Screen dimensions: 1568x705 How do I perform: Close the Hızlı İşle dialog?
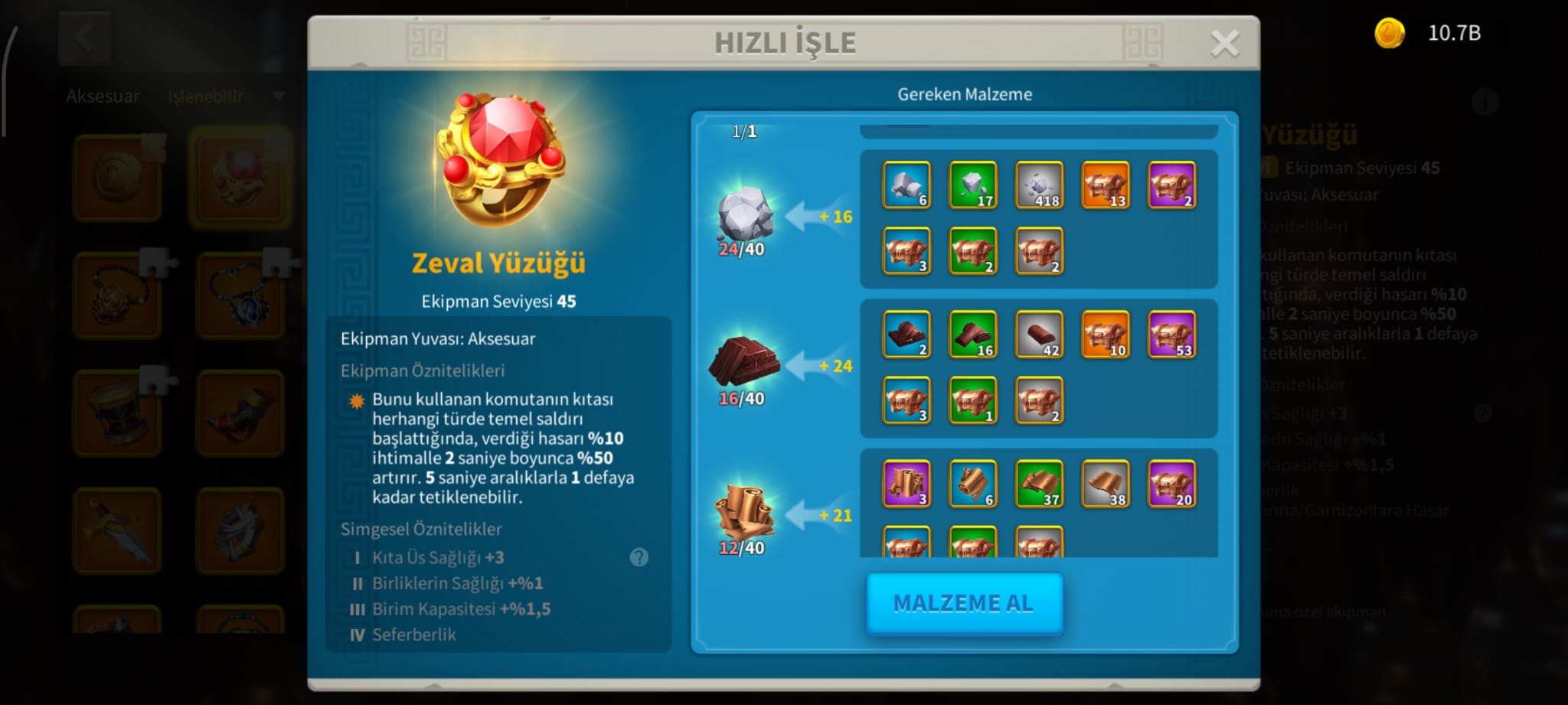[1224, 44]
